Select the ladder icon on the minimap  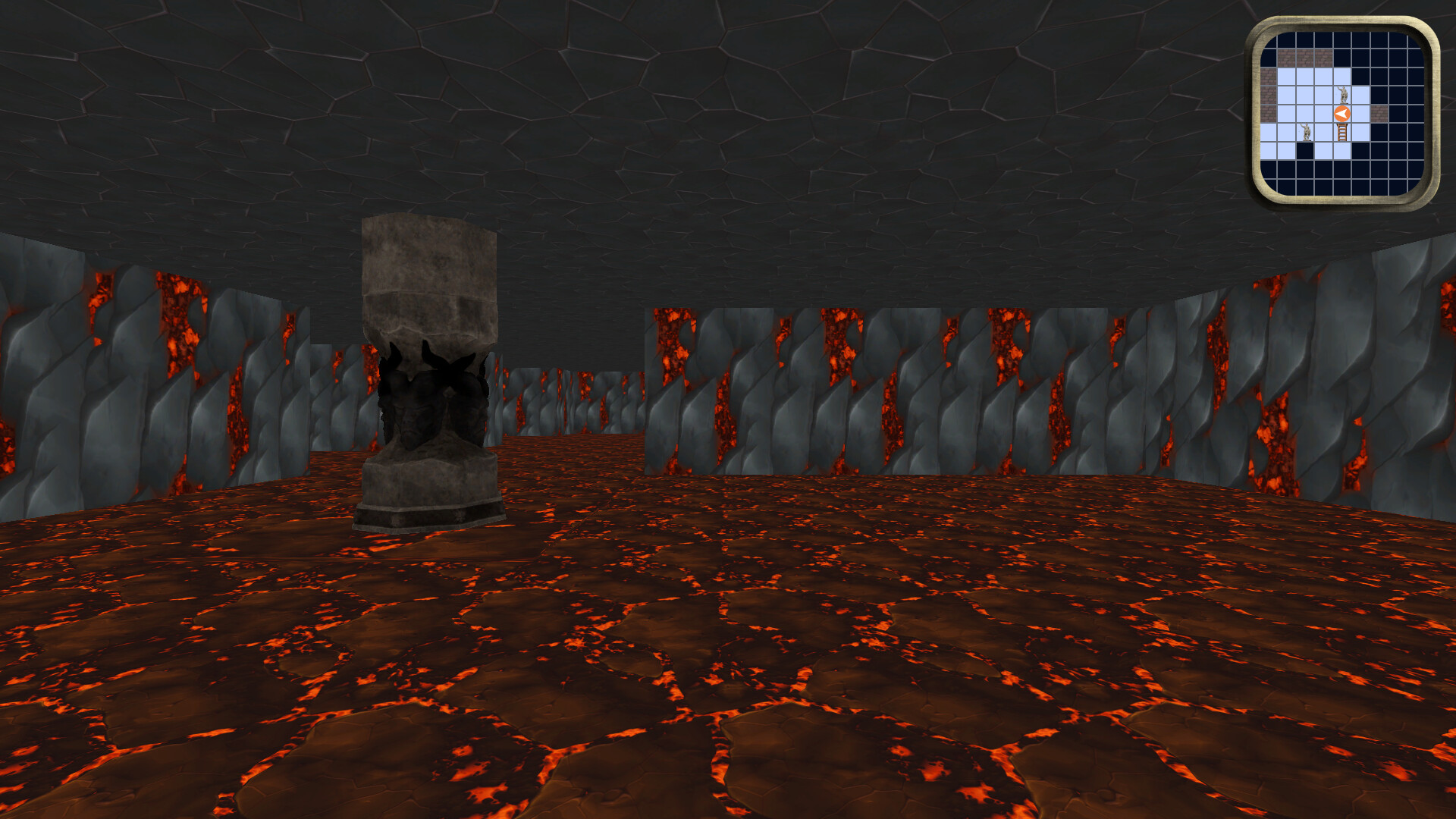coord(1341,132)
